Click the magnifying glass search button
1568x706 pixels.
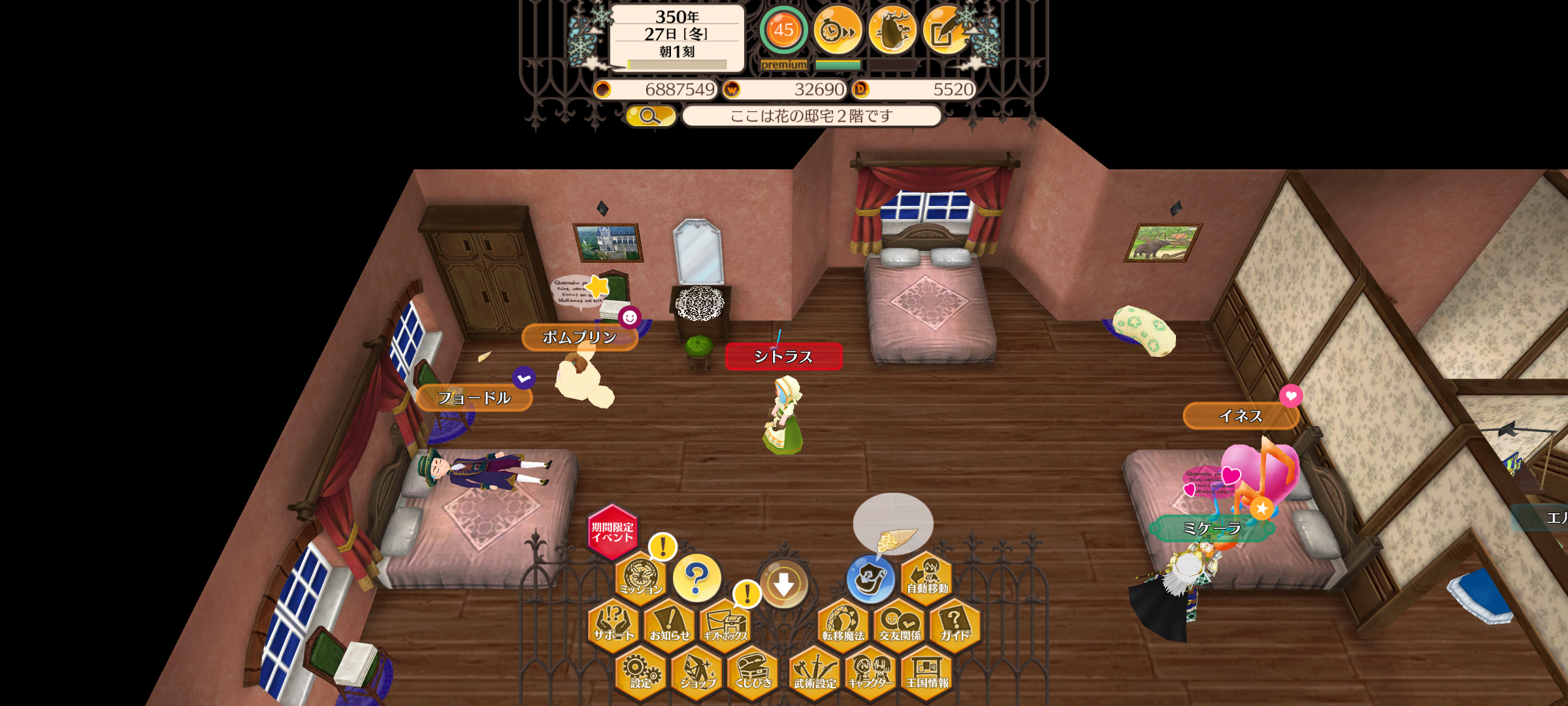(650, 116)
